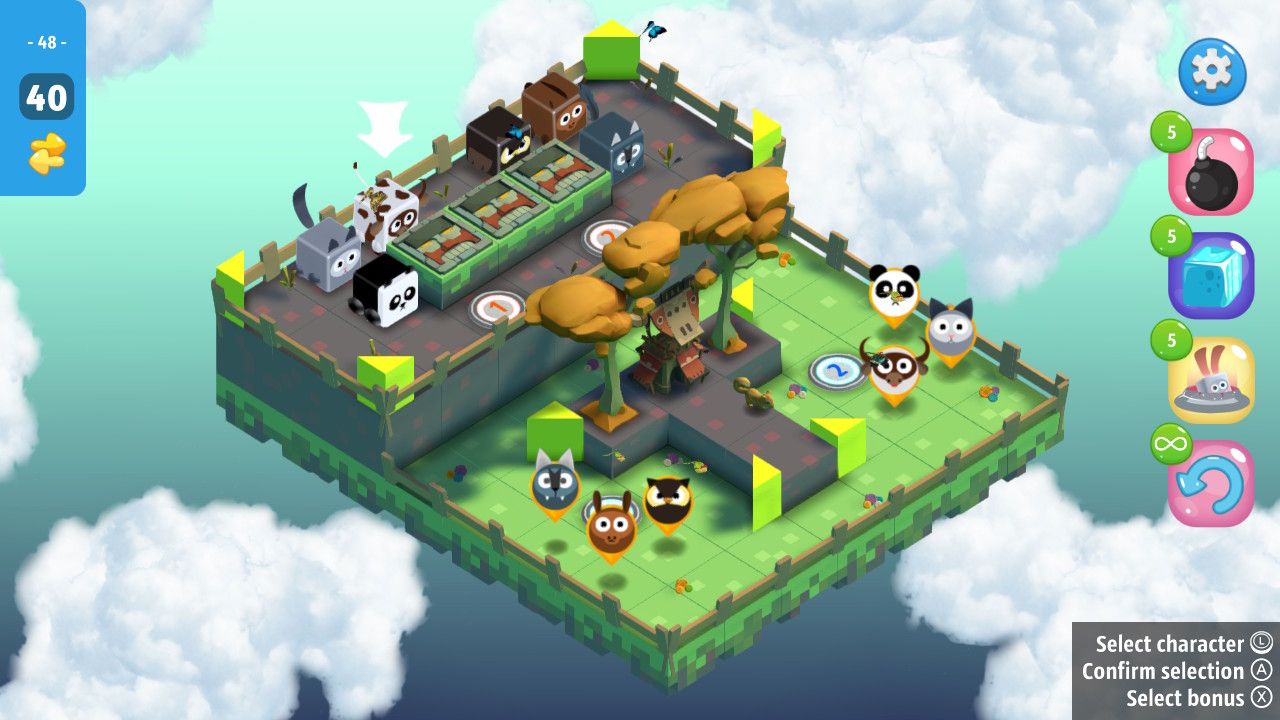1280x720 pixels.
Task: Use the rabbit anvil bonus
Action: [1210, 381]
